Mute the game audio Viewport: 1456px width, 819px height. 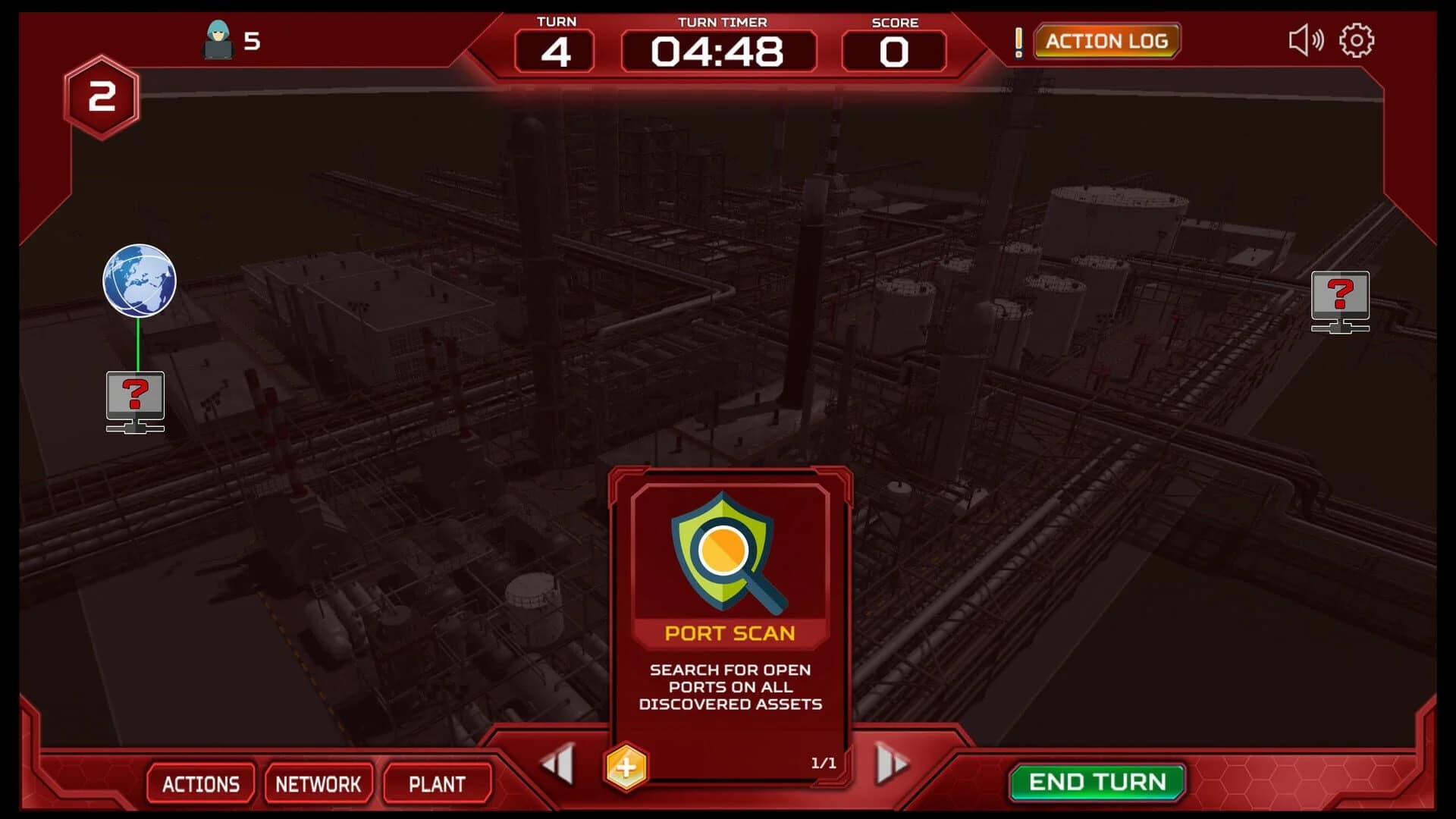1306,40
